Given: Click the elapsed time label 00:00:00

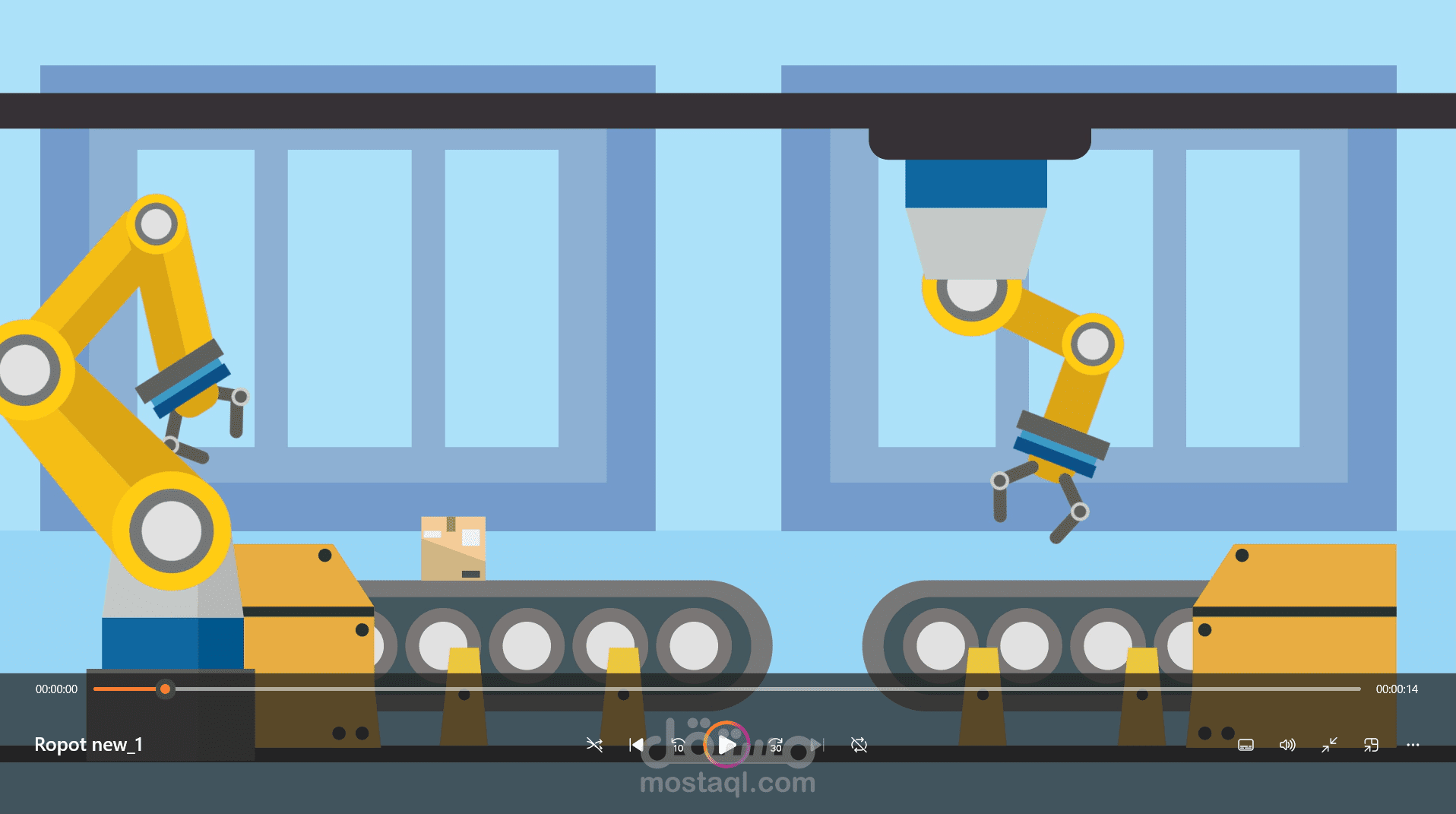Looking at the screenshot, I should click(57, 689).
